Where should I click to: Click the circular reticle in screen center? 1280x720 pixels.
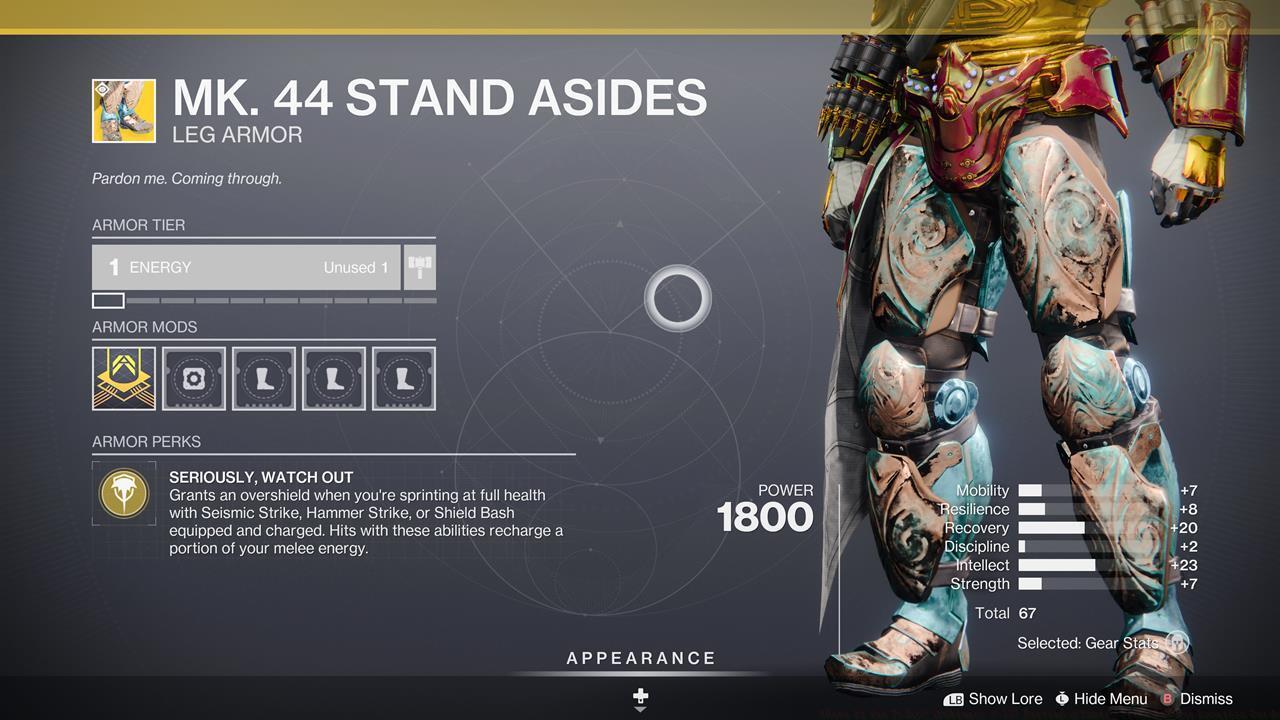(x=677, y=298)
